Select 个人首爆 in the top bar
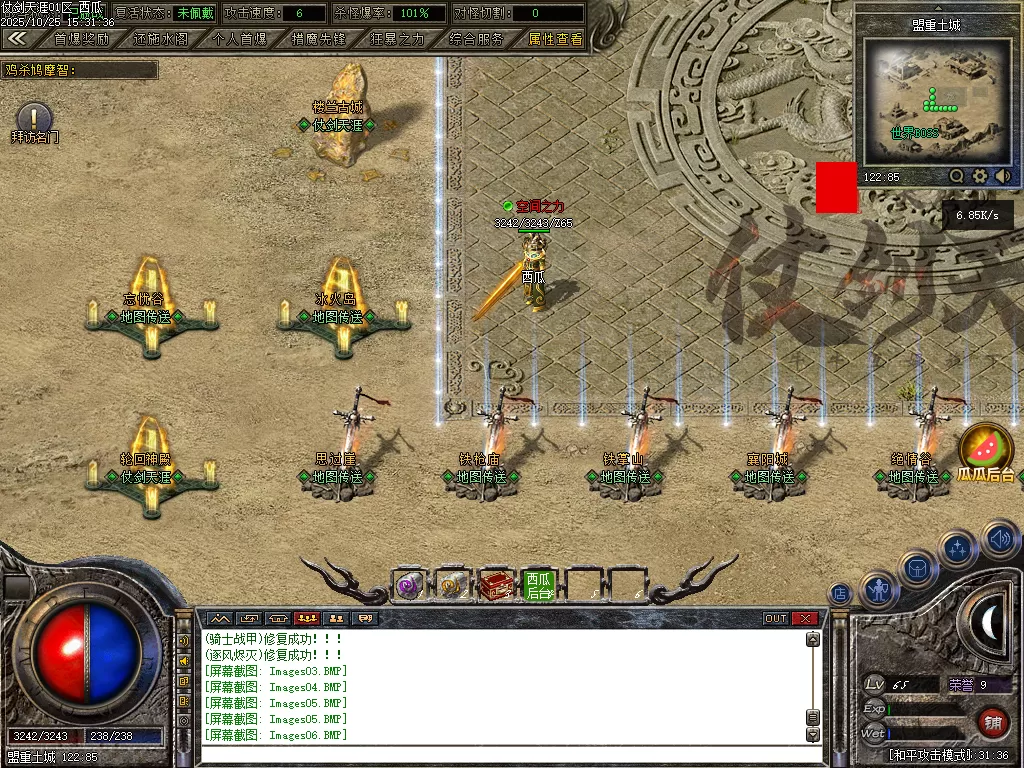This screenshot has width=1024, height=768. coord(240,39)
